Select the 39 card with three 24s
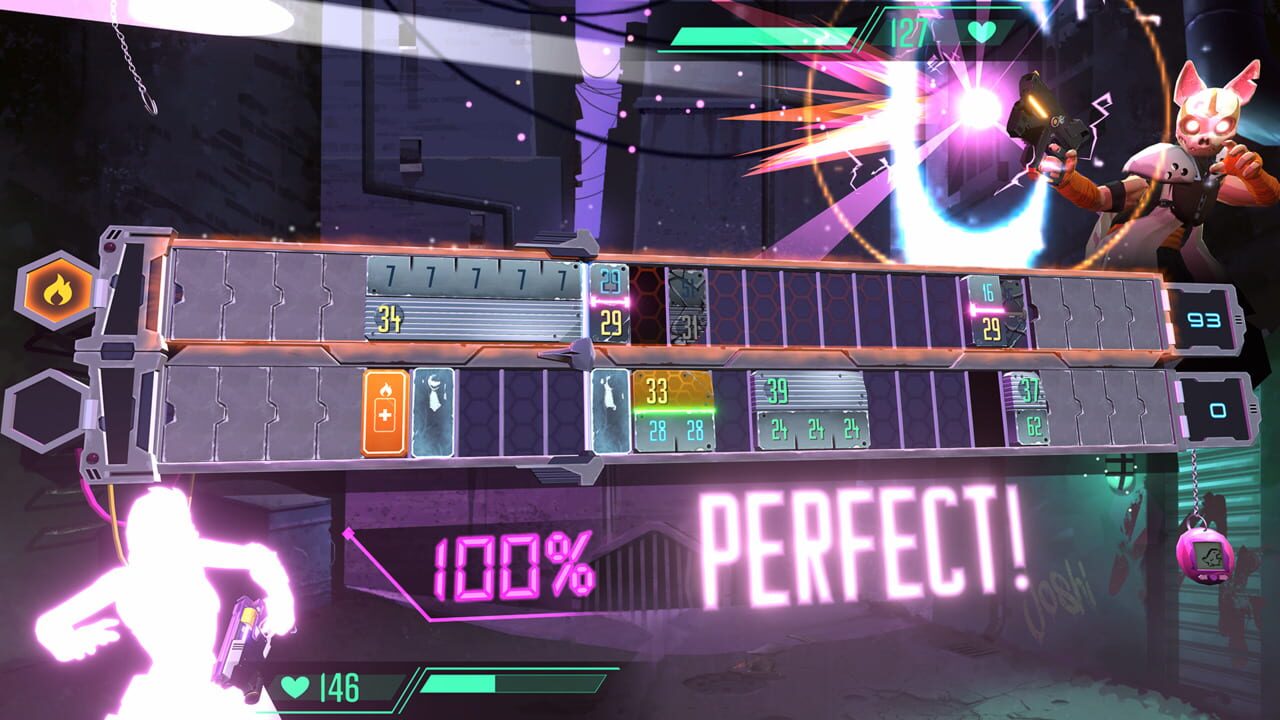This screenshot has height=720, width=1280. pyautogui.click(x=812, y=410)
